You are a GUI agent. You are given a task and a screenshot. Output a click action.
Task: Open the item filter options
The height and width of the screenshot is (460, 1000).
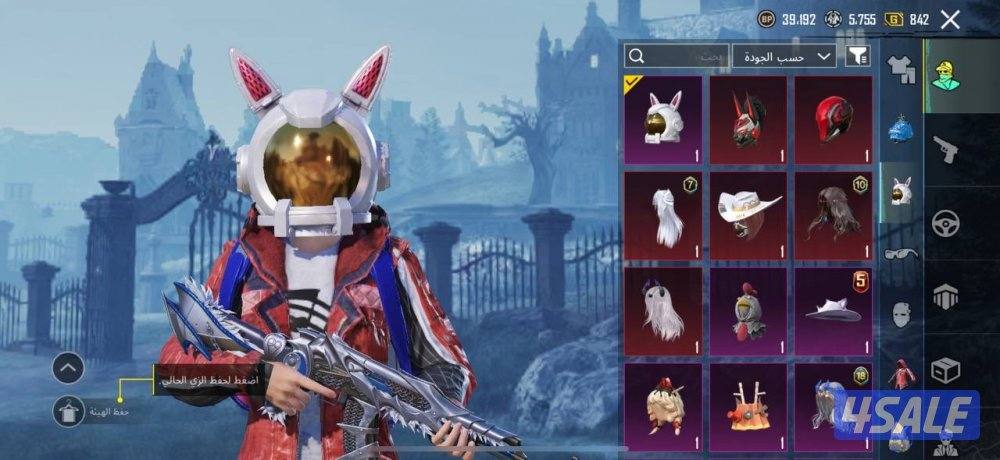point(857,56)
